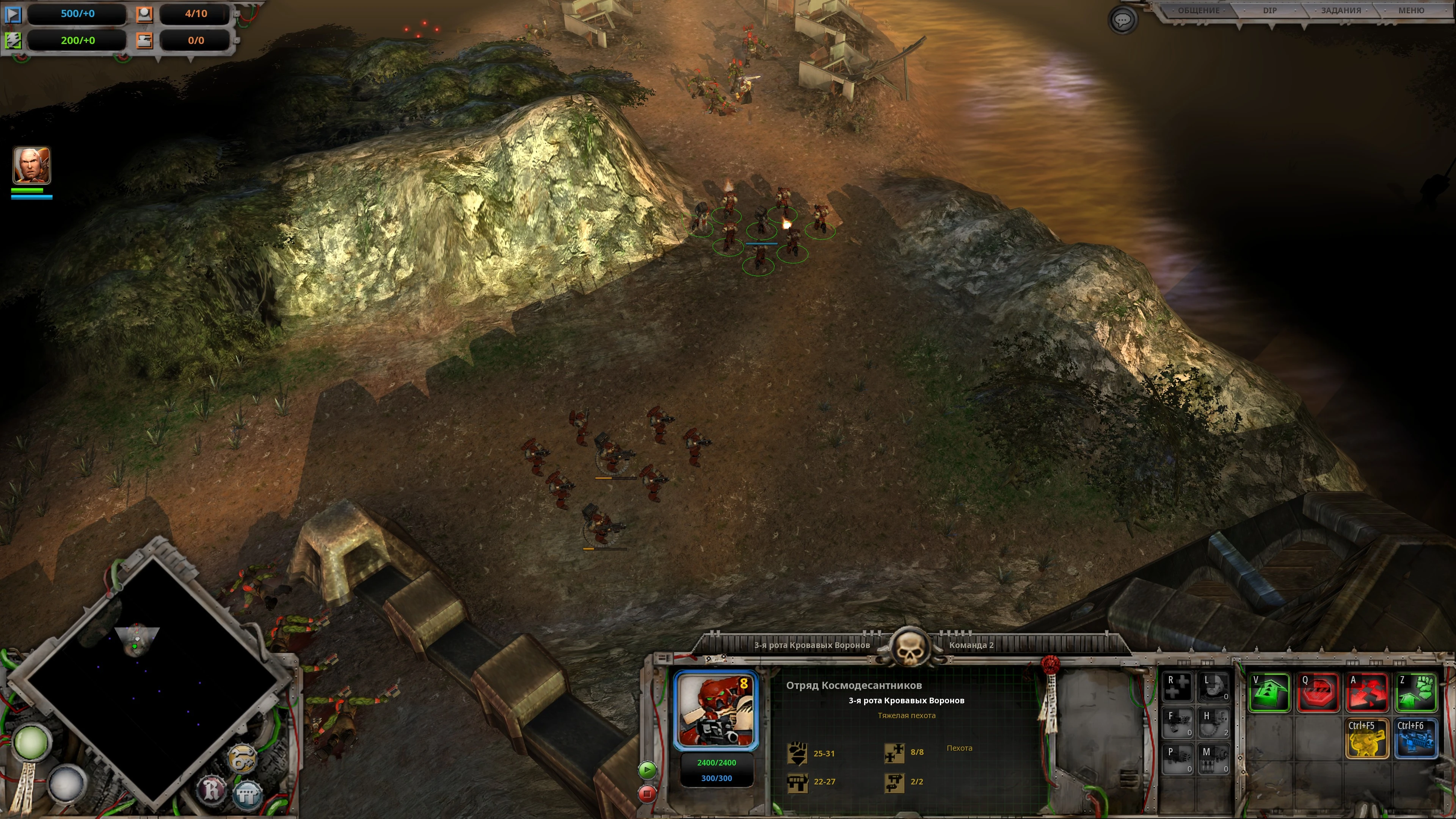Activate the red arrows A attack command
The width and height of the screenshot is (1456, 819).
[1367, 692]
